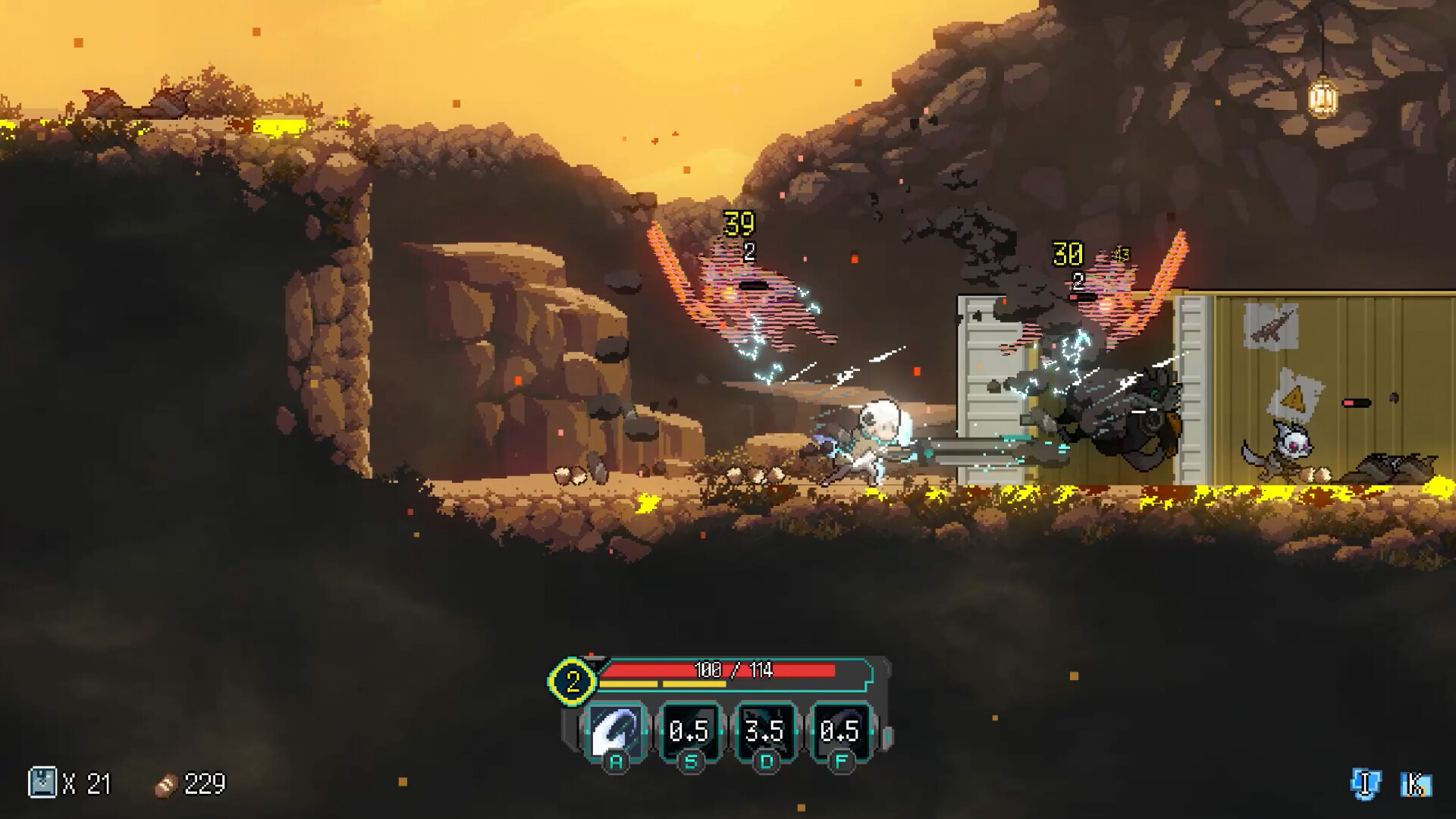Open the blue shield-shaped I icon
This screenshot has width=1456, height=819.
point(1365,784)
